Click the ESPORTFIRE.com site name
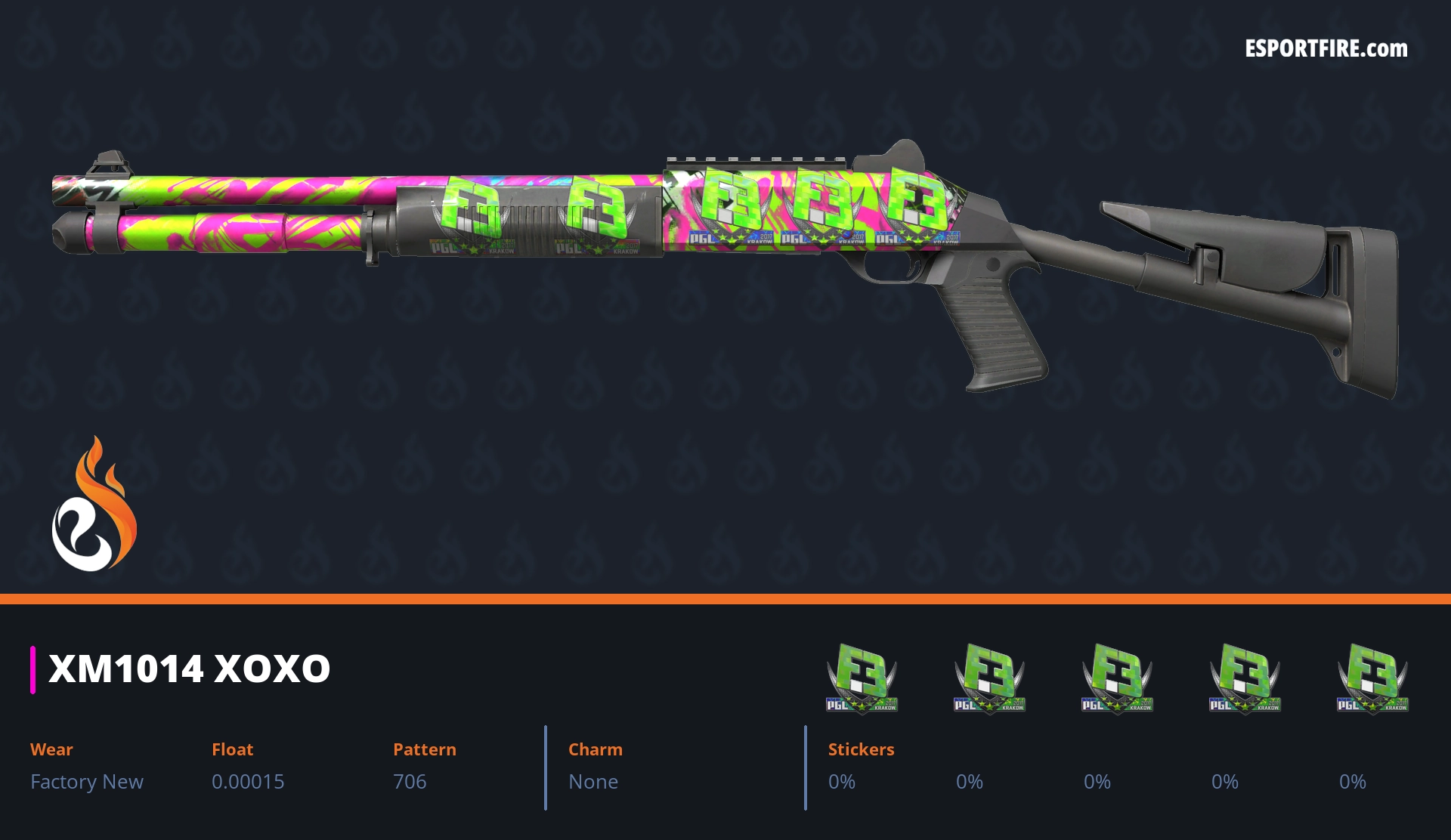Screen dimensions: 1451x840 (1326, 49)
